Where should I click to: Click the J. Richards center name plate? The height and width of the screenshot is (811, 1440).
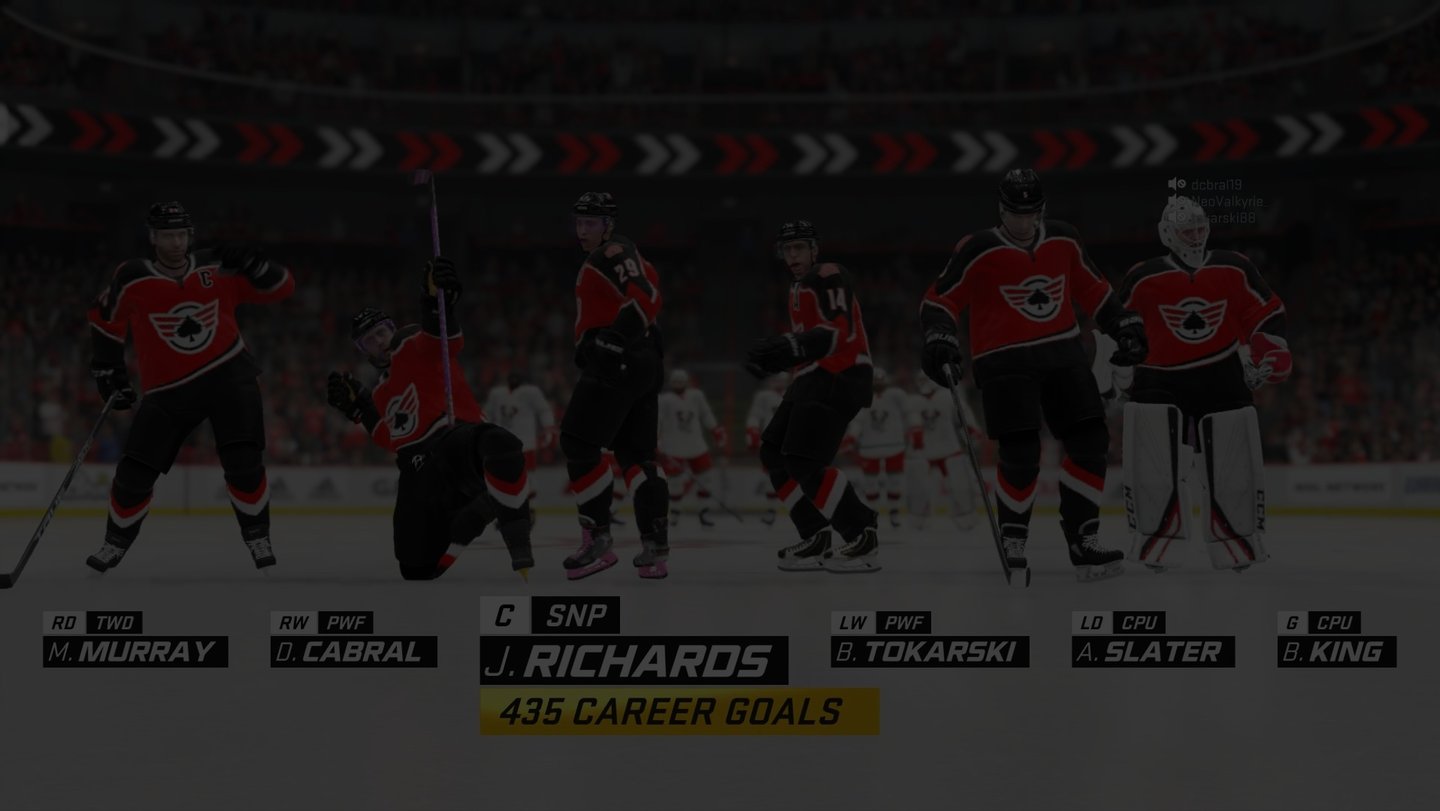[633, 661]
